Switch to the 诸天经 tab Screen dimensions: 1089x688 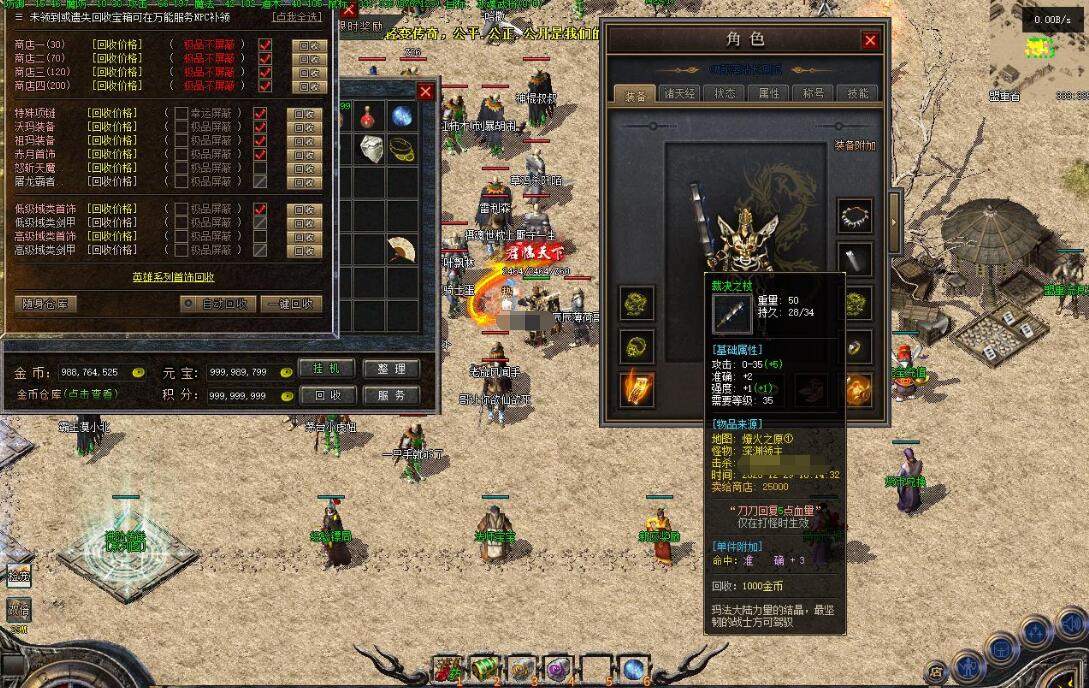pos(680,94)
